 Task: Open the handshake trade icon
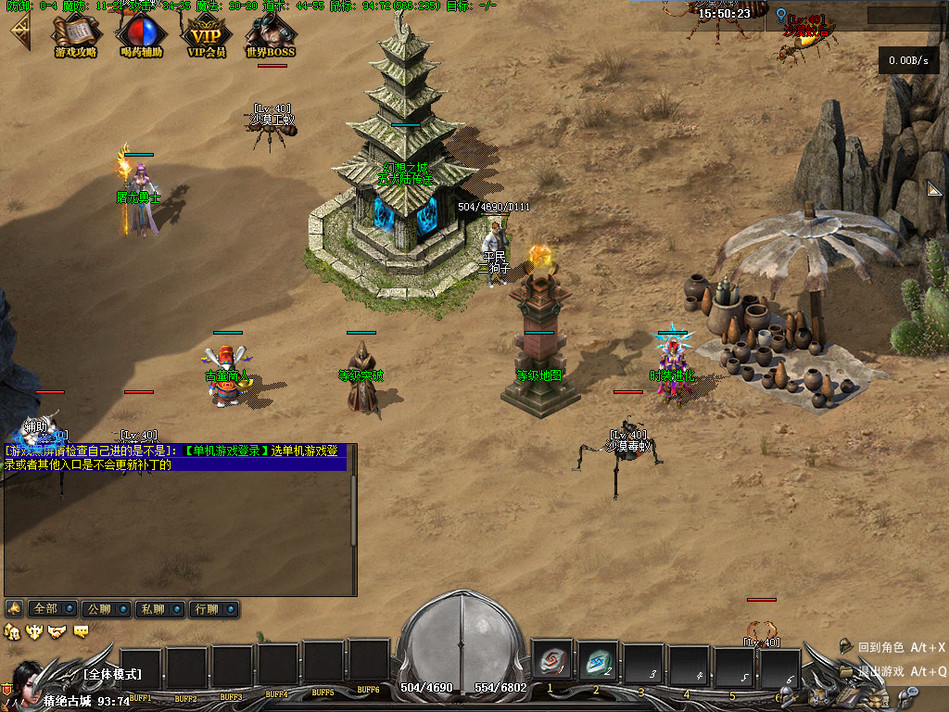coord(57,631)
